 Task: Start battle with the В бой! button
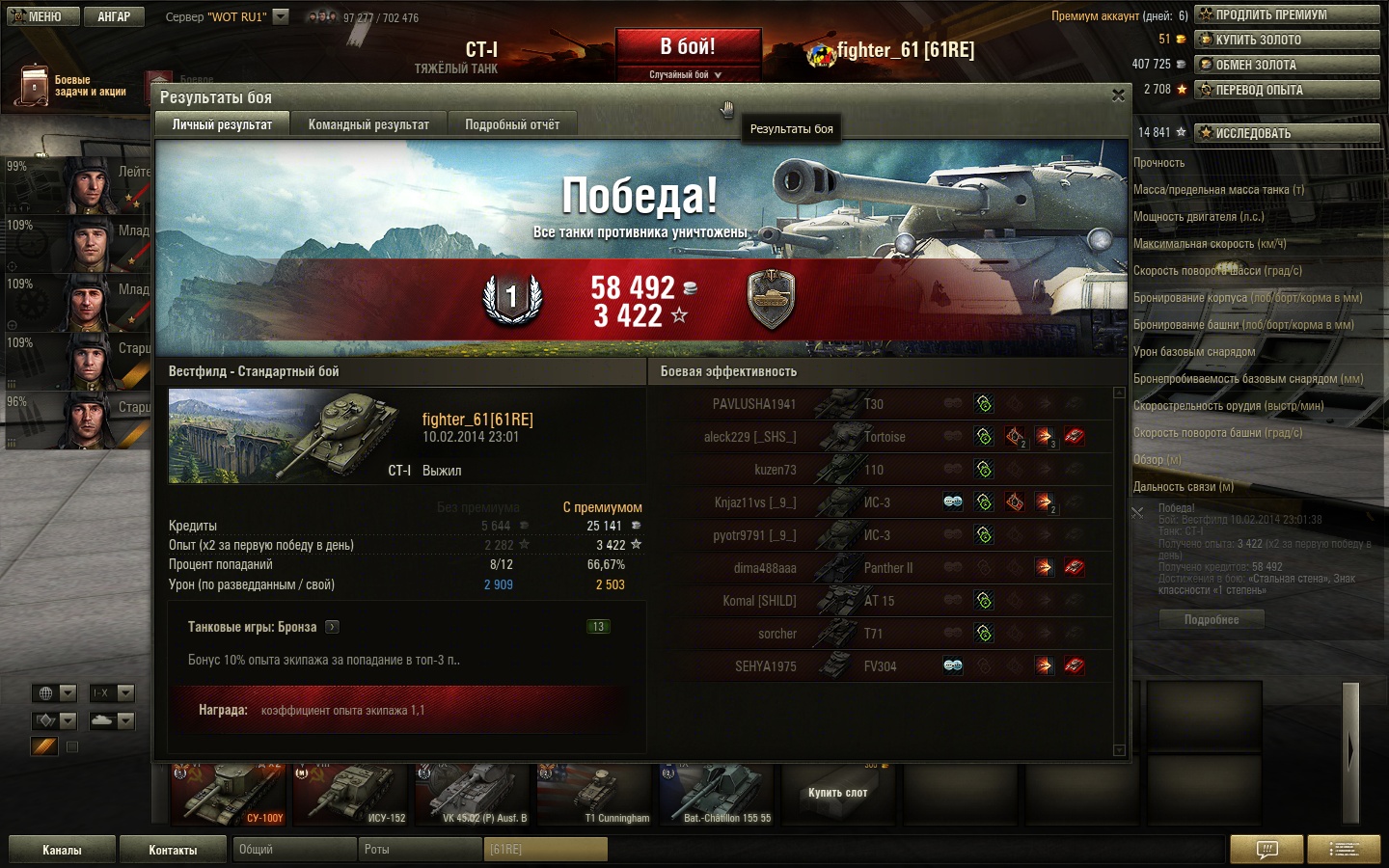pyautogui.click(x=688, y=48)
